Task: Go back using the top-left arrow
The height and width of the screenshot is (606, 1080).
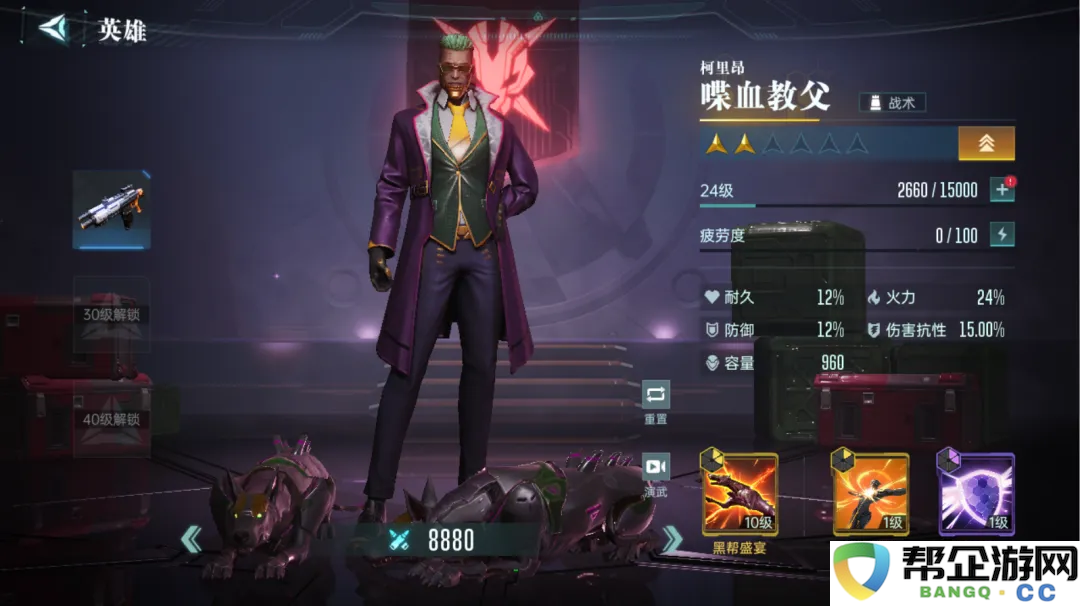Action: (x=53, y=28)
